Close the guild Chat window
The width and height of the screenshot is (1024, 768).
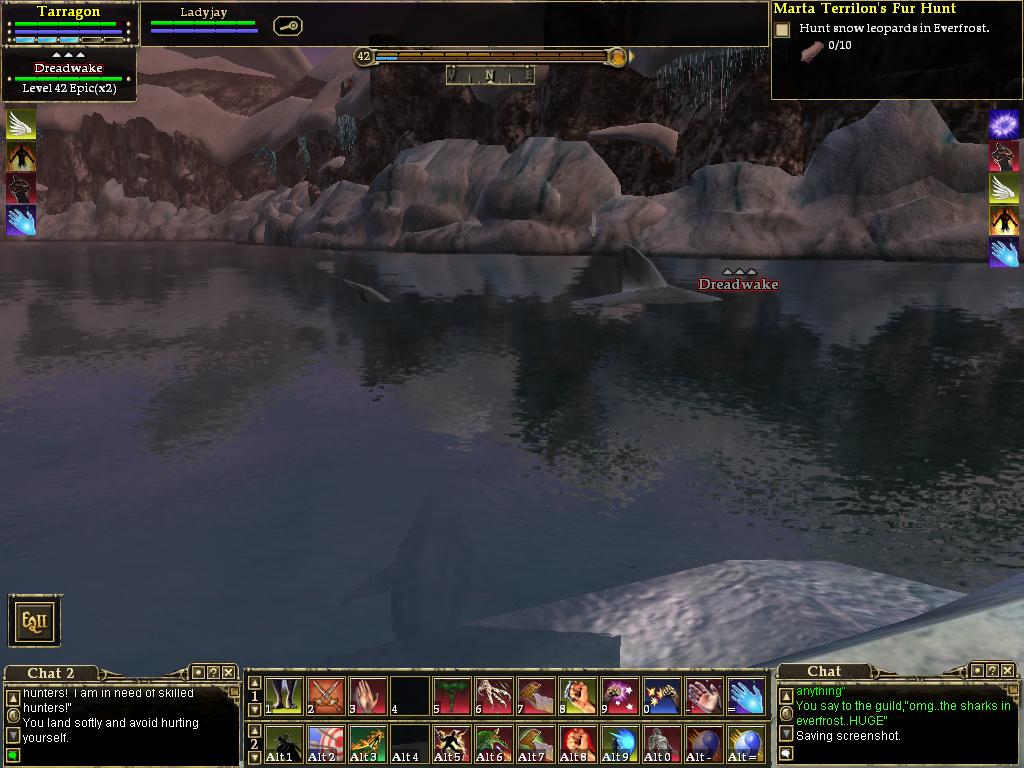(x=1007, y=671)
